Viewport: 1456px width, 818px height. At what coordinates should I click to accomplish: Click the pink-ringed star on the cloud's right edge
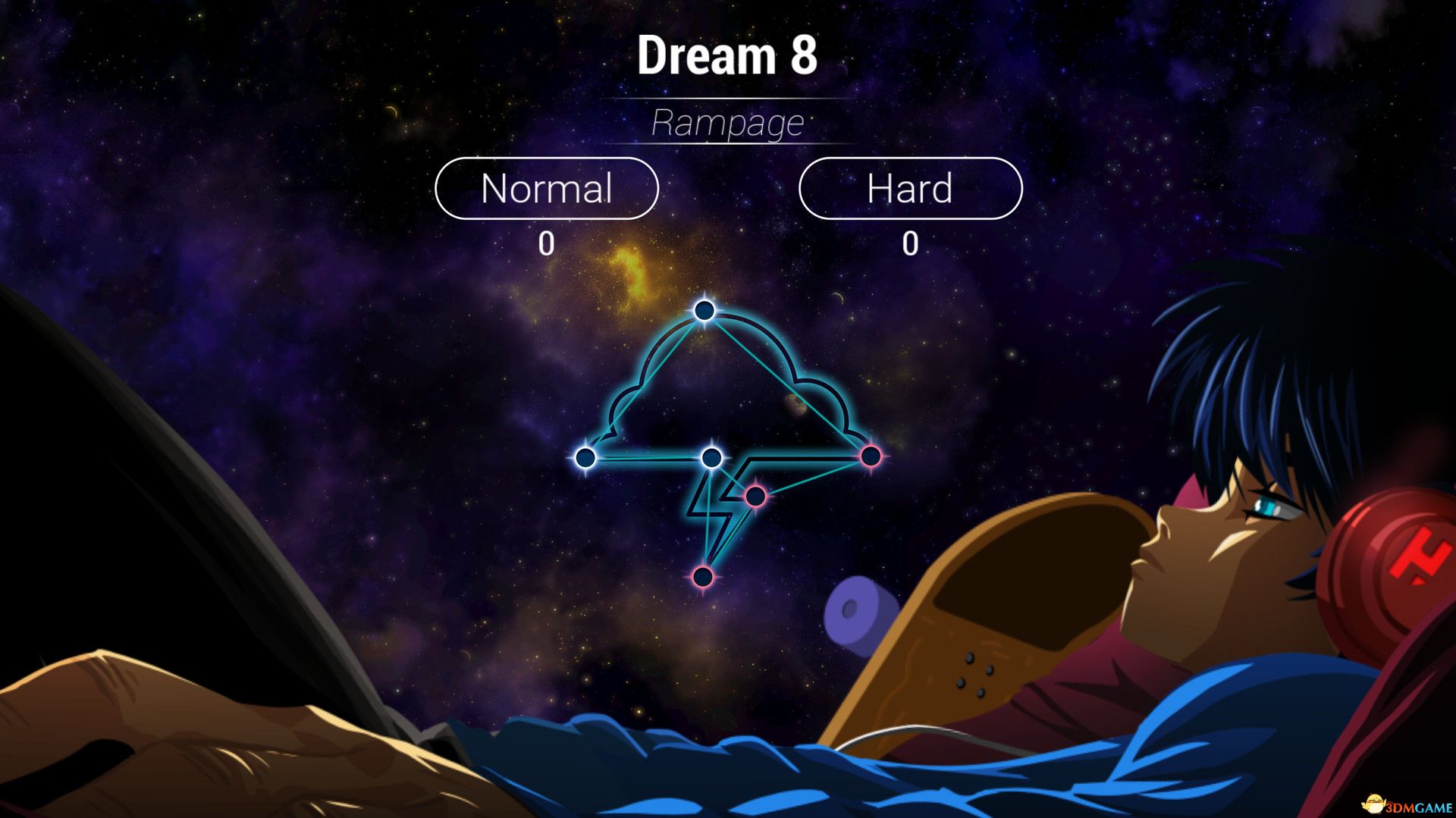pyautogui.click(x=870, y=455)
